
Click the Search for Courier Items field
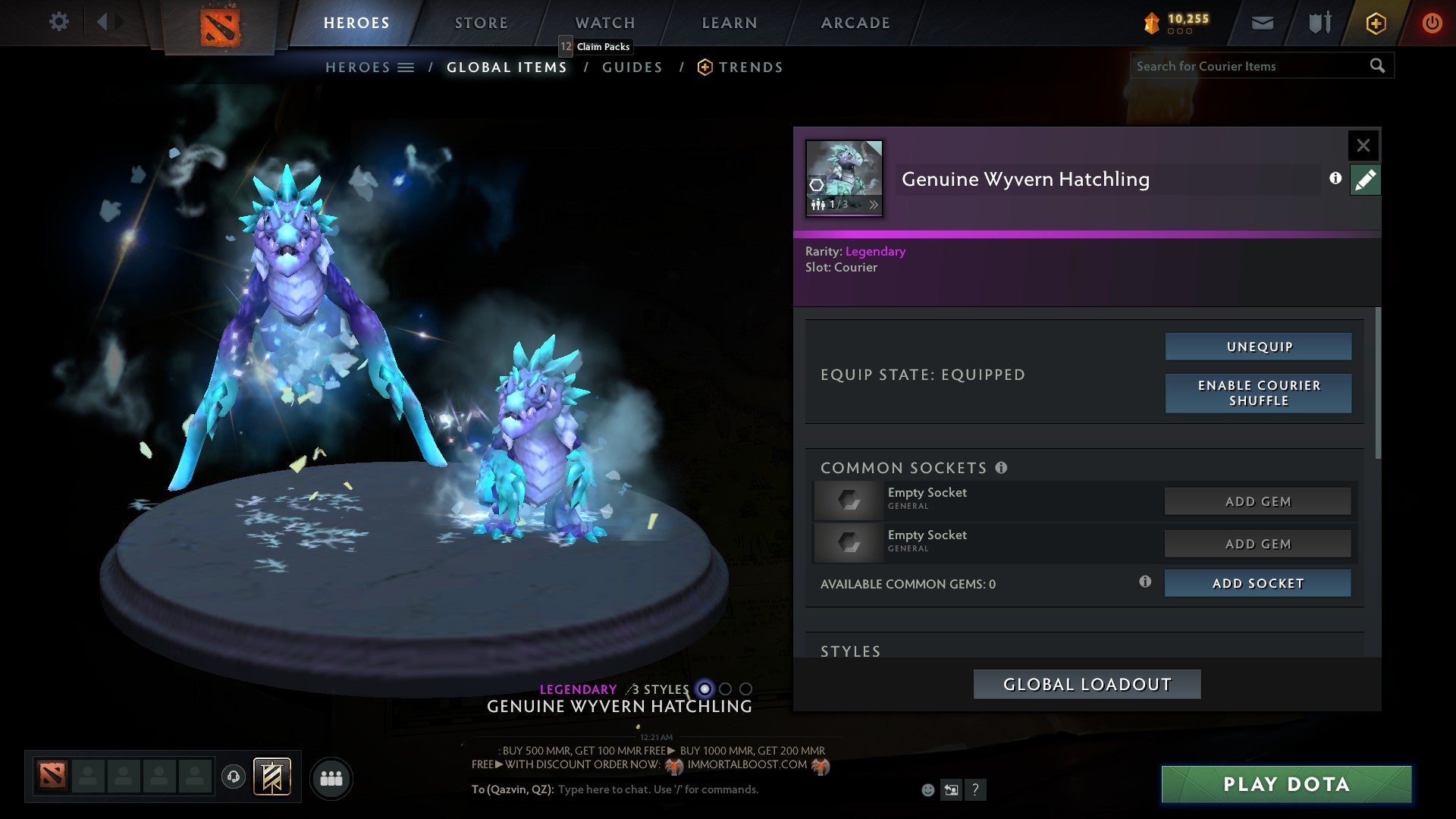point(1251,66)
